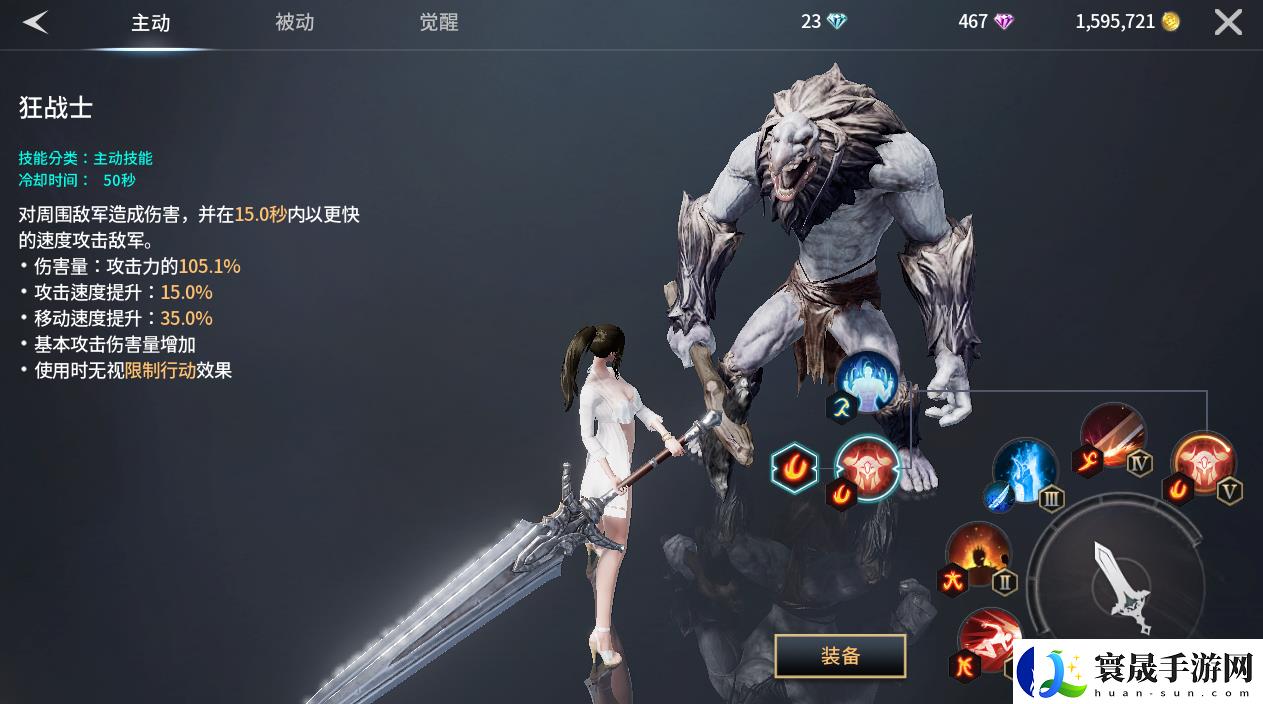Open the huan-sun.com watermark logo
The height and width of the screenshot is (704, 1263).
pyautogui.click(x=1138, y=671)
